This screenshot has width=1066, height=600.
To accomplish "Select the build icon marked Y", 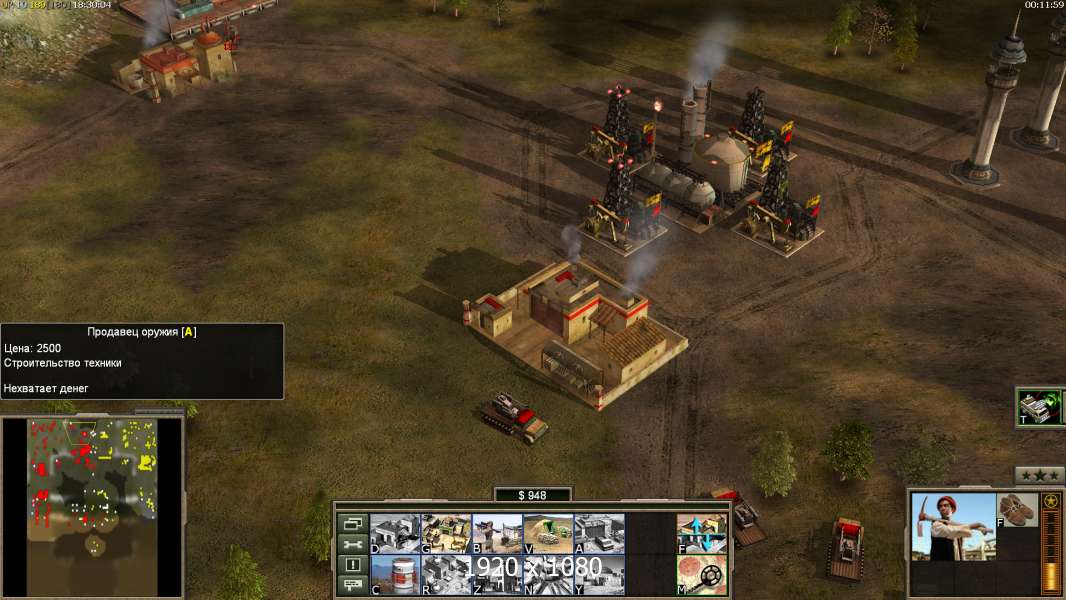I will point(600,574).
